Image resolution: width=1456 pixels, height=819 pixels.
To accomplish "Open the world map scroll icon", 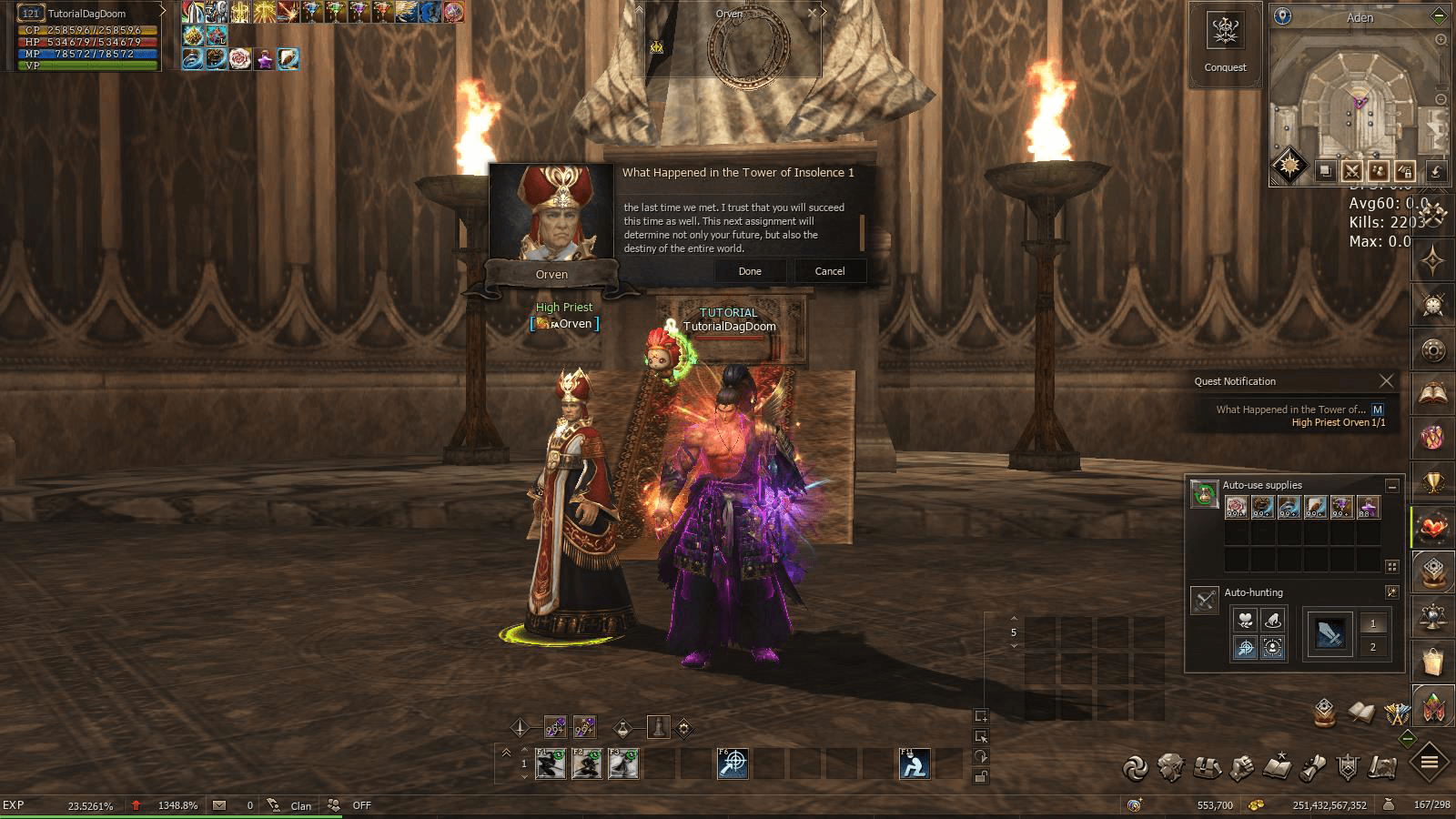I will 1383,768.
